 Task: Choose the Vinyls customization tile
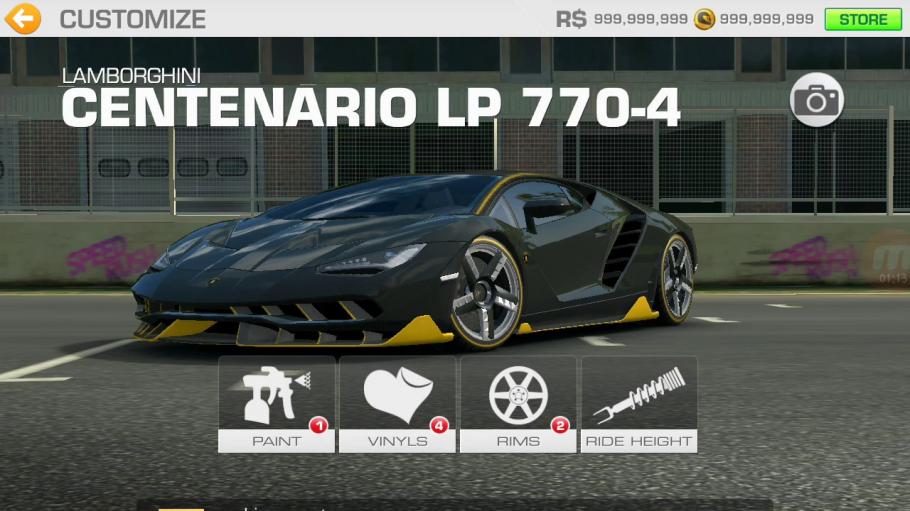tap(397, 404)
